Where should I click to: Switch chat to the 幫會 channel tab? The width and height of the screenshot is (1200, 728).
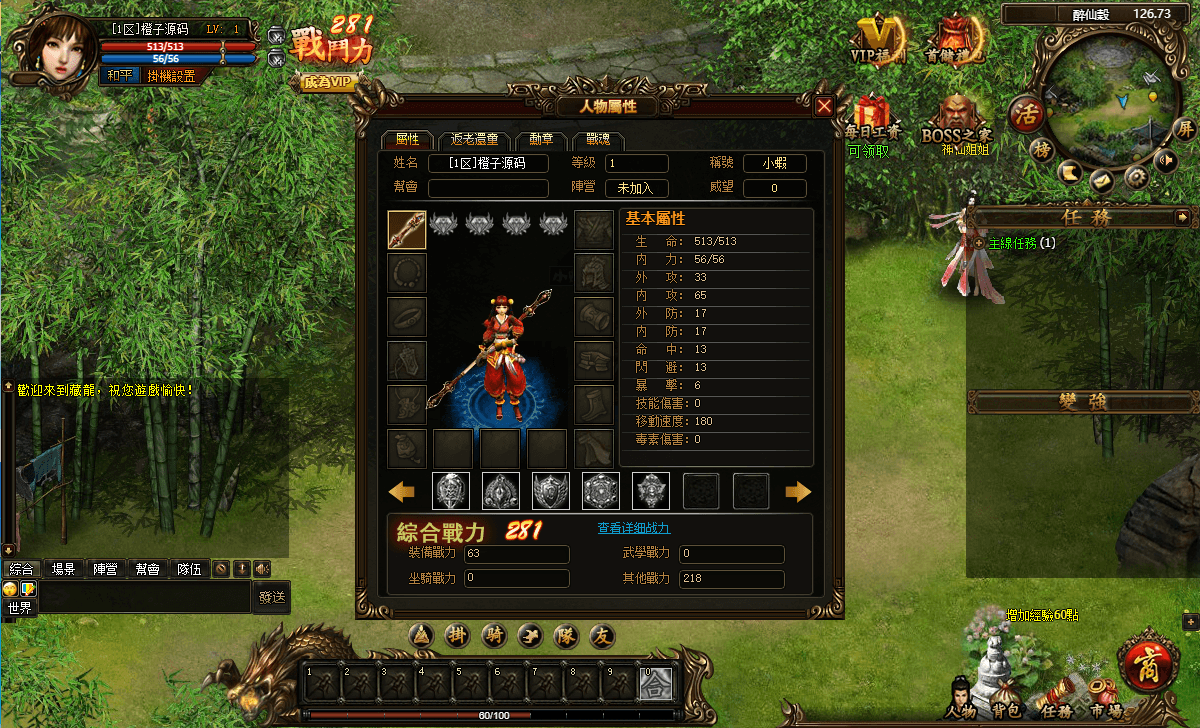click(x=147, y=569)
